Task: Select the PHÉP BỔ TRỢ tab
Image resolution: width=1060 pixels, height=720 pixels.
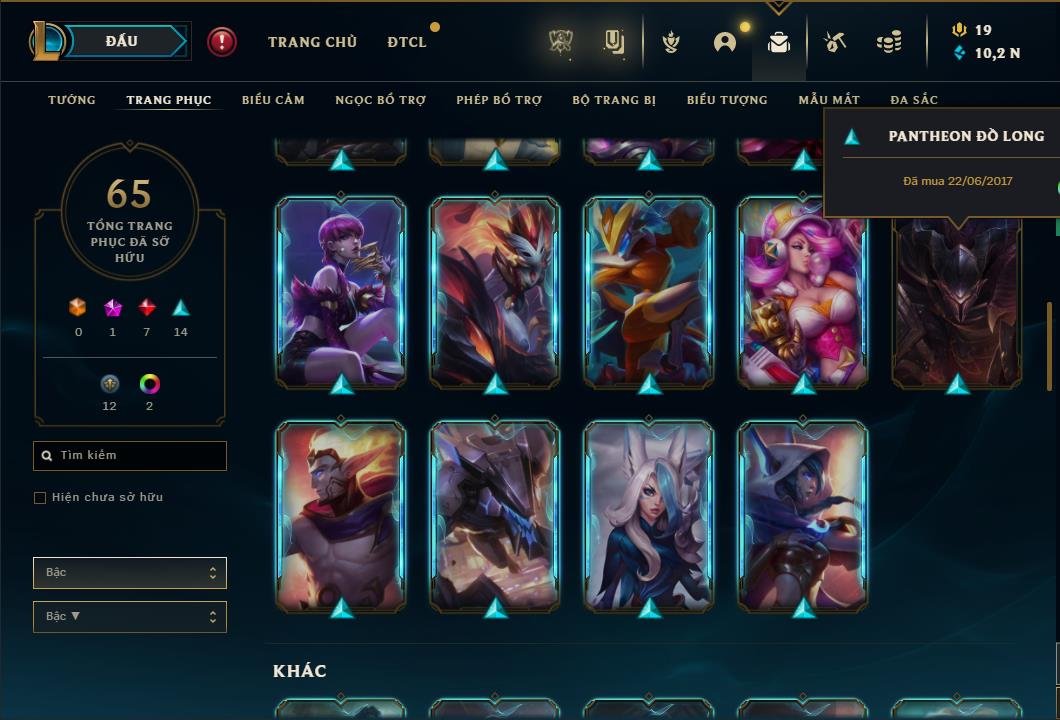Action: point(499,100)
